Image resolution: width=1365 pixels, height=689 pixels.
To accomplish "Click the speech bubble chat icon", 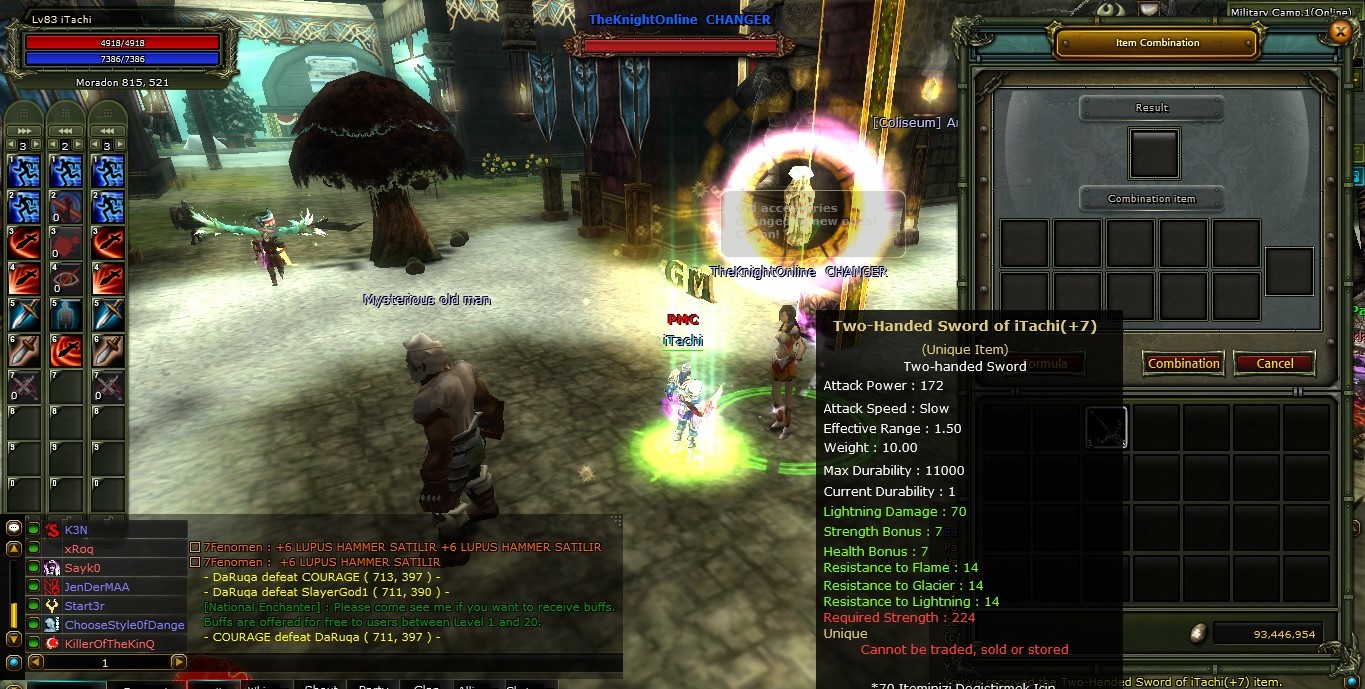I will tap(13, 528).
